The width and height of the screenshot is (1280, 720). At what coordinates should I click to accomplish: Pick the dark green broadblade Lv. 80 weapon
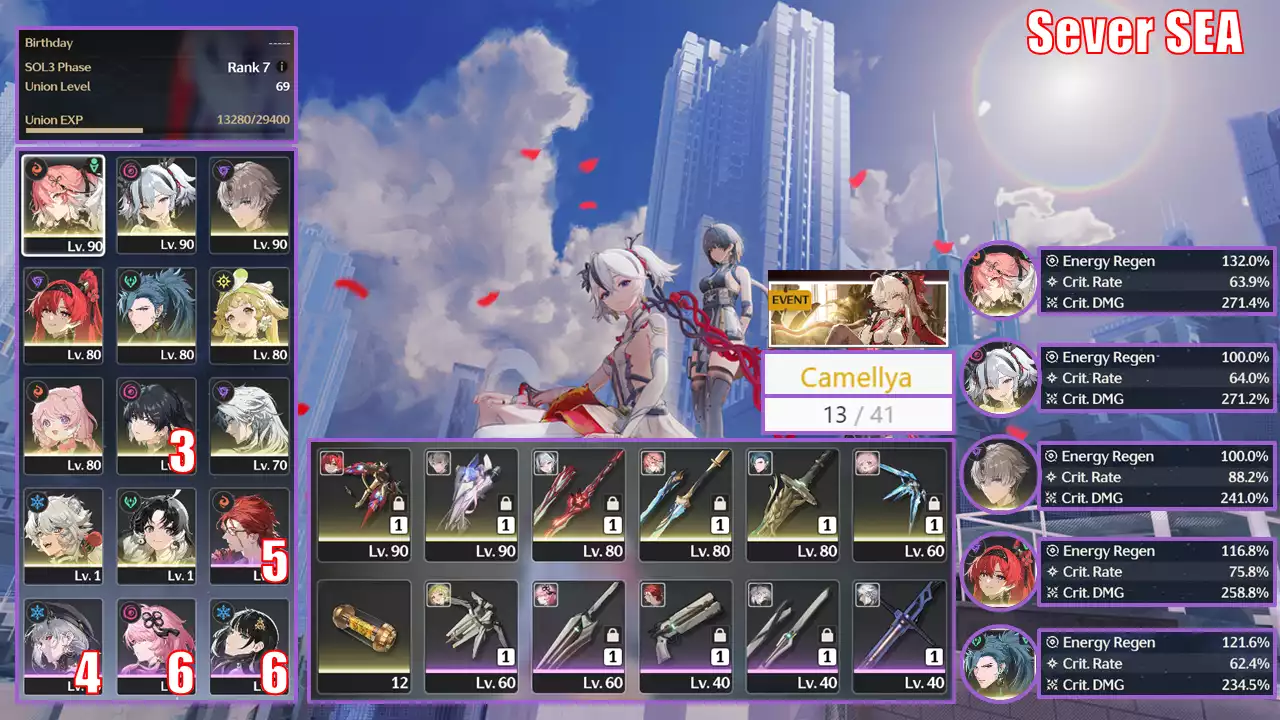coord(792,504)
